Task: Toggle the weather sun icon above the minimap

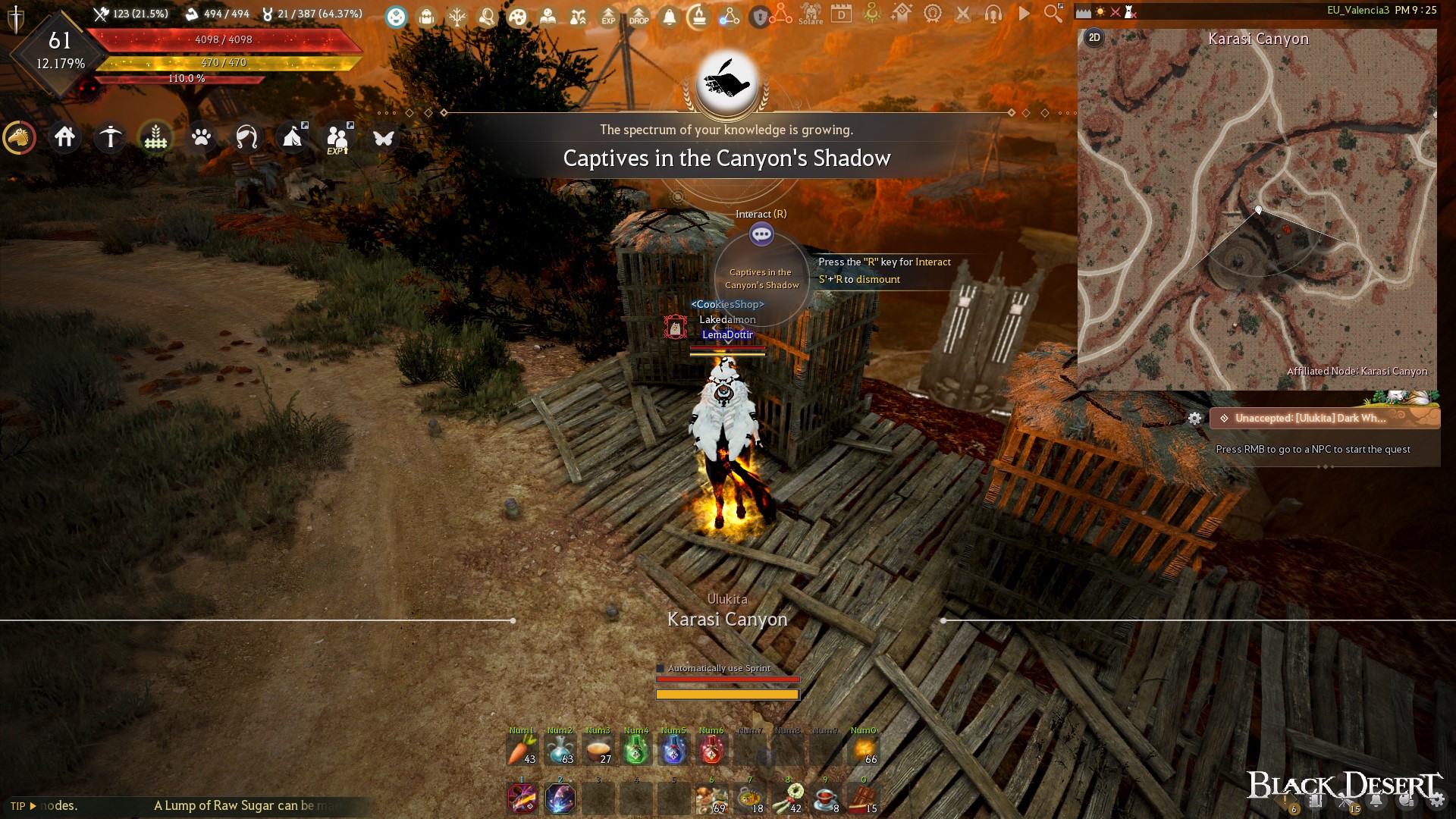Action: (1100, 11)
